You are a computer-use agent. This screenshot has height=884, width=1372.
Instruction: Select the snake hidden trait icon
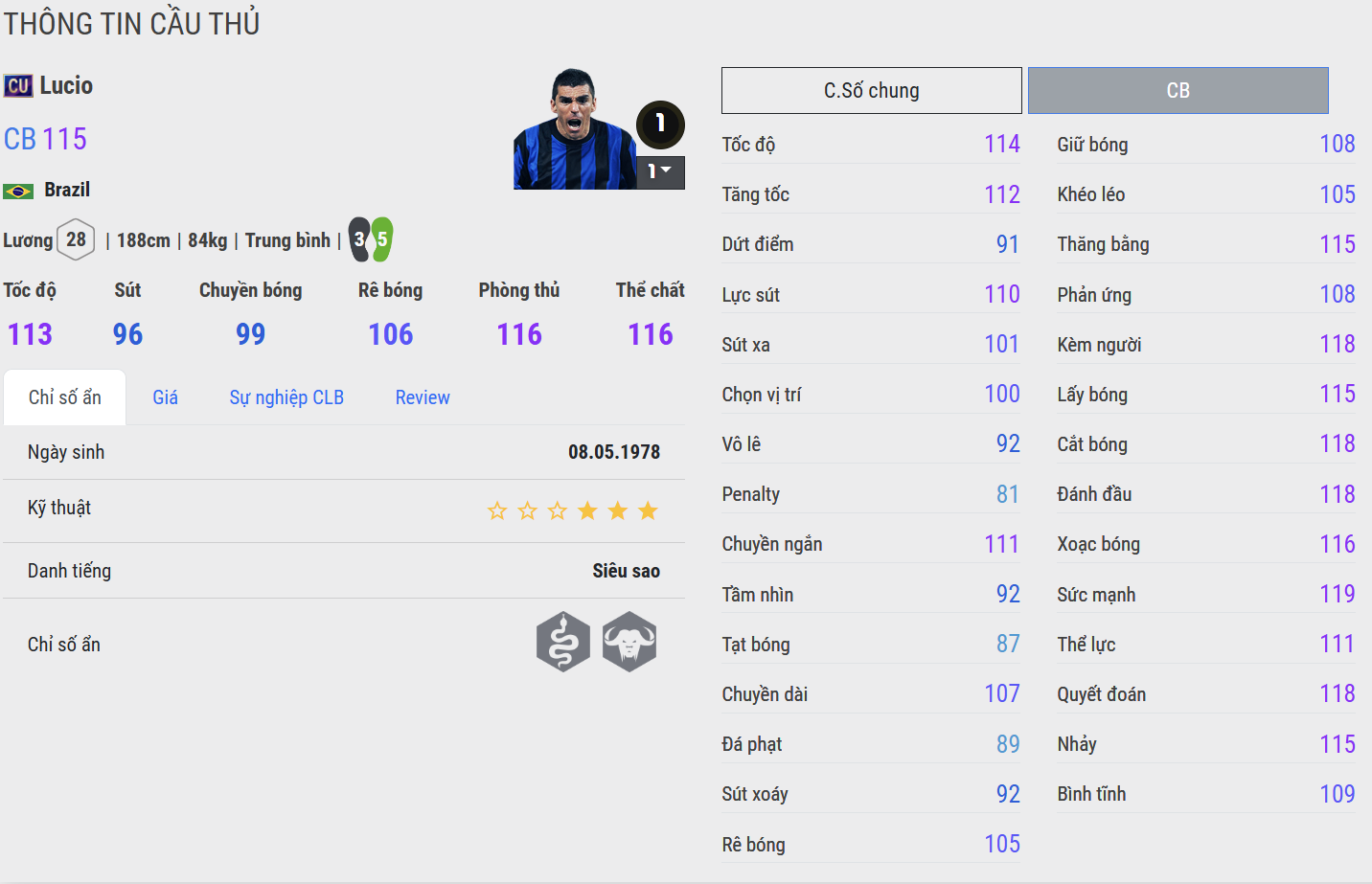pos(563,642)
